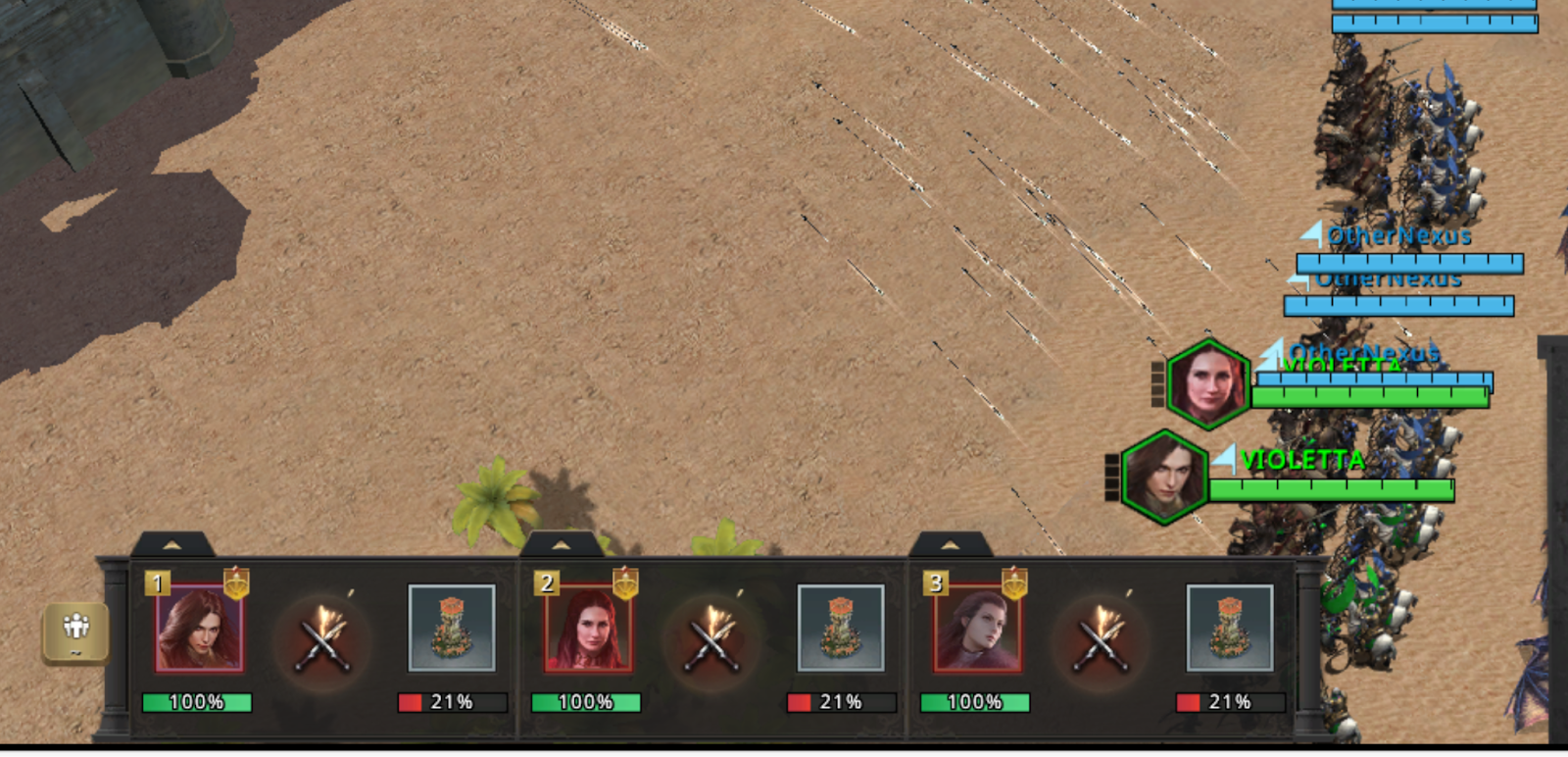Expand the arrow tab above squad 2

click(562, 544)
